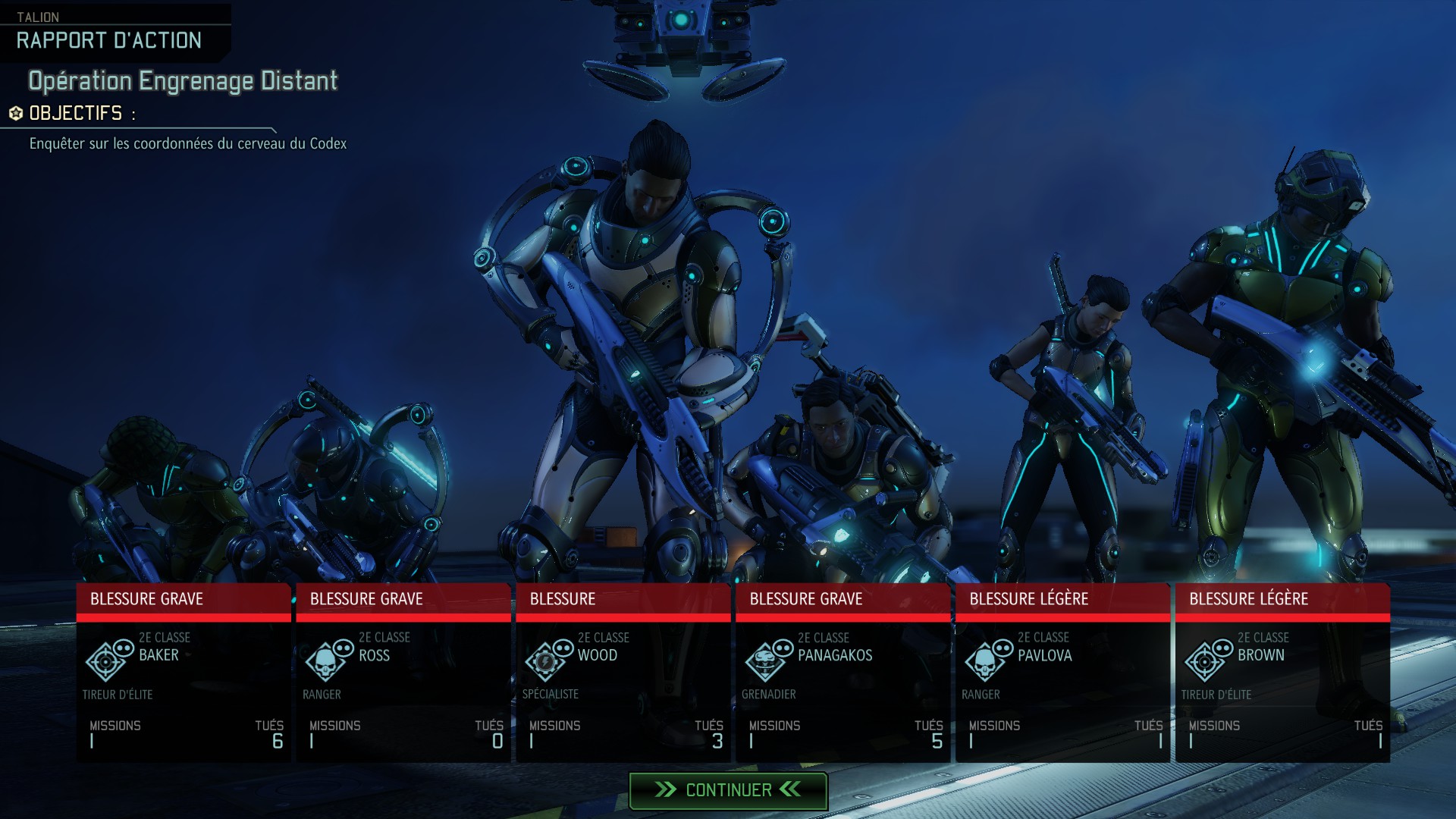The width and height of the screenshot is (1456, 819).
Task: Select grenadier Panagakos card
Action: click(843, 673)
